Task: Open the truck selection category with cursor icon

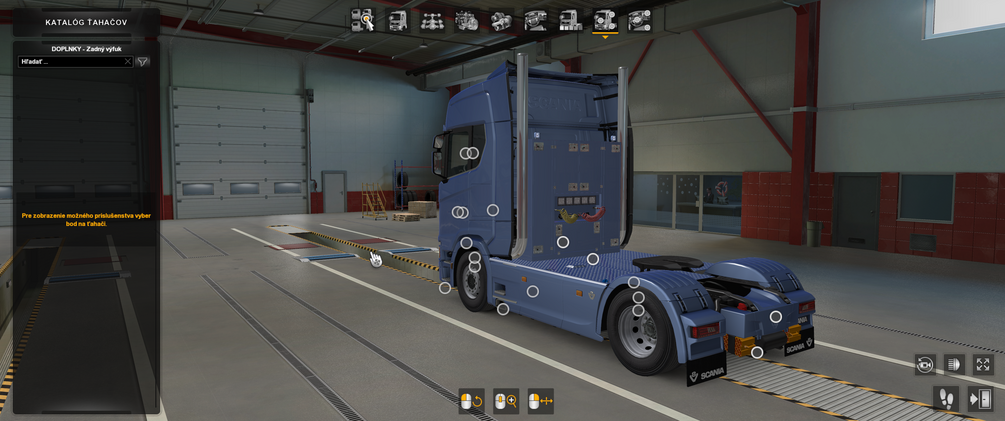Action: 362,20
